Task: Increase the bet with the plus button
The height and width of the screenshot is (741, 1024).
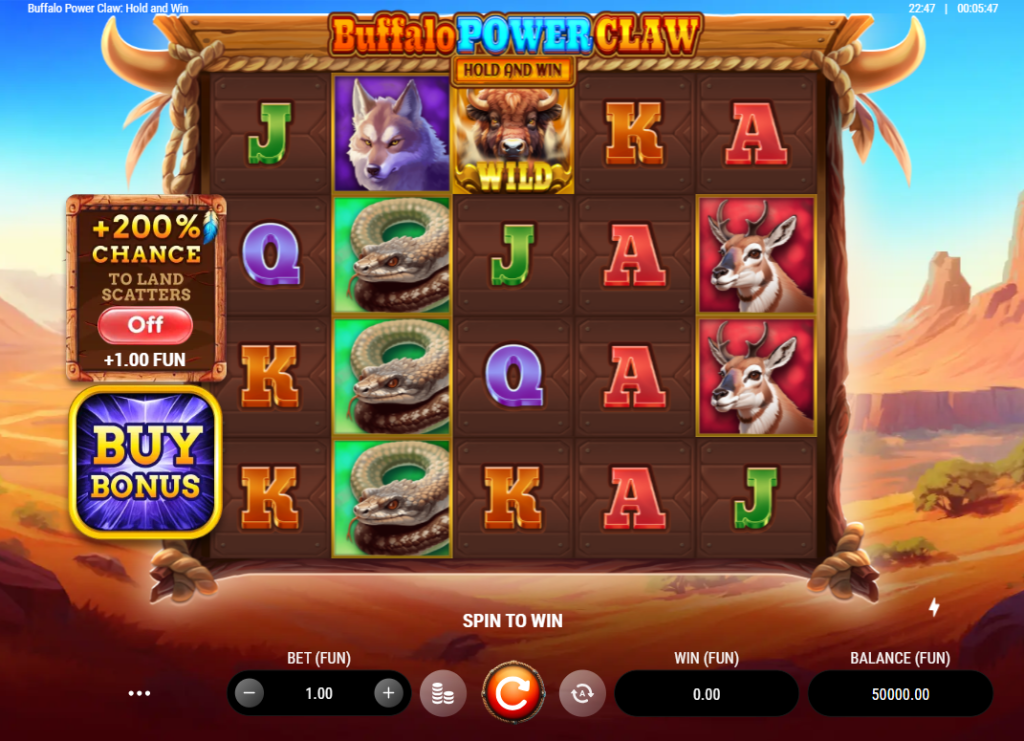Action: coord(388,693)
